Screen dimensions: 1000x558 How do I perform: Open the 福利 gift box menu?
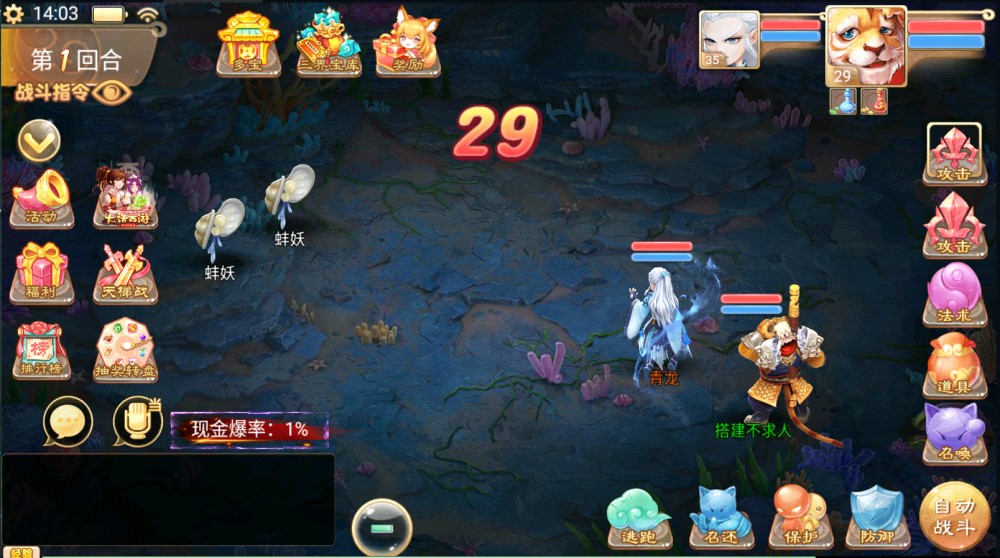point(41,272)
